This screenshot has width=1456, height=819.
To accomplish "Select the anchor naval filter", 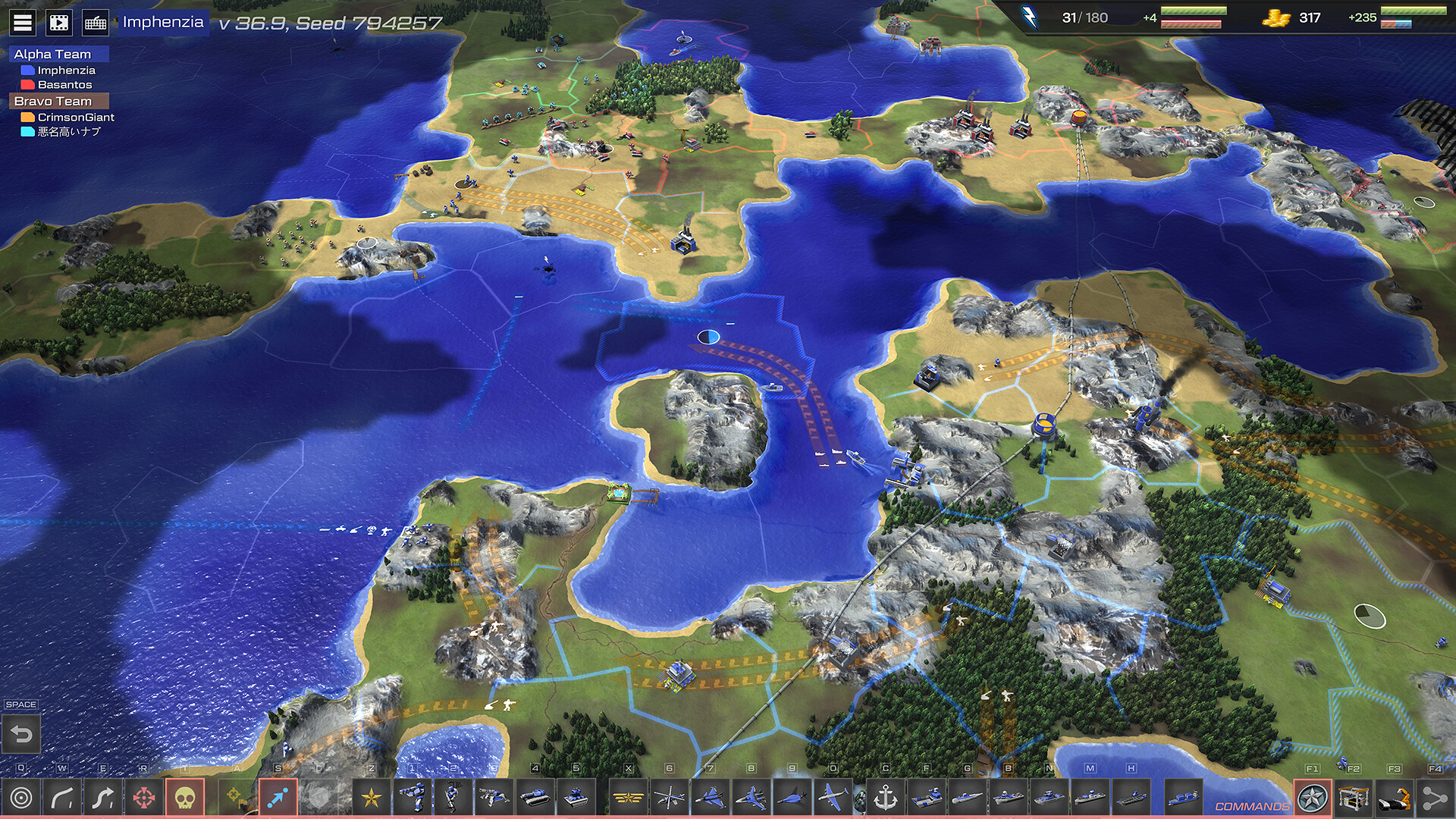I will pos(885,798).
